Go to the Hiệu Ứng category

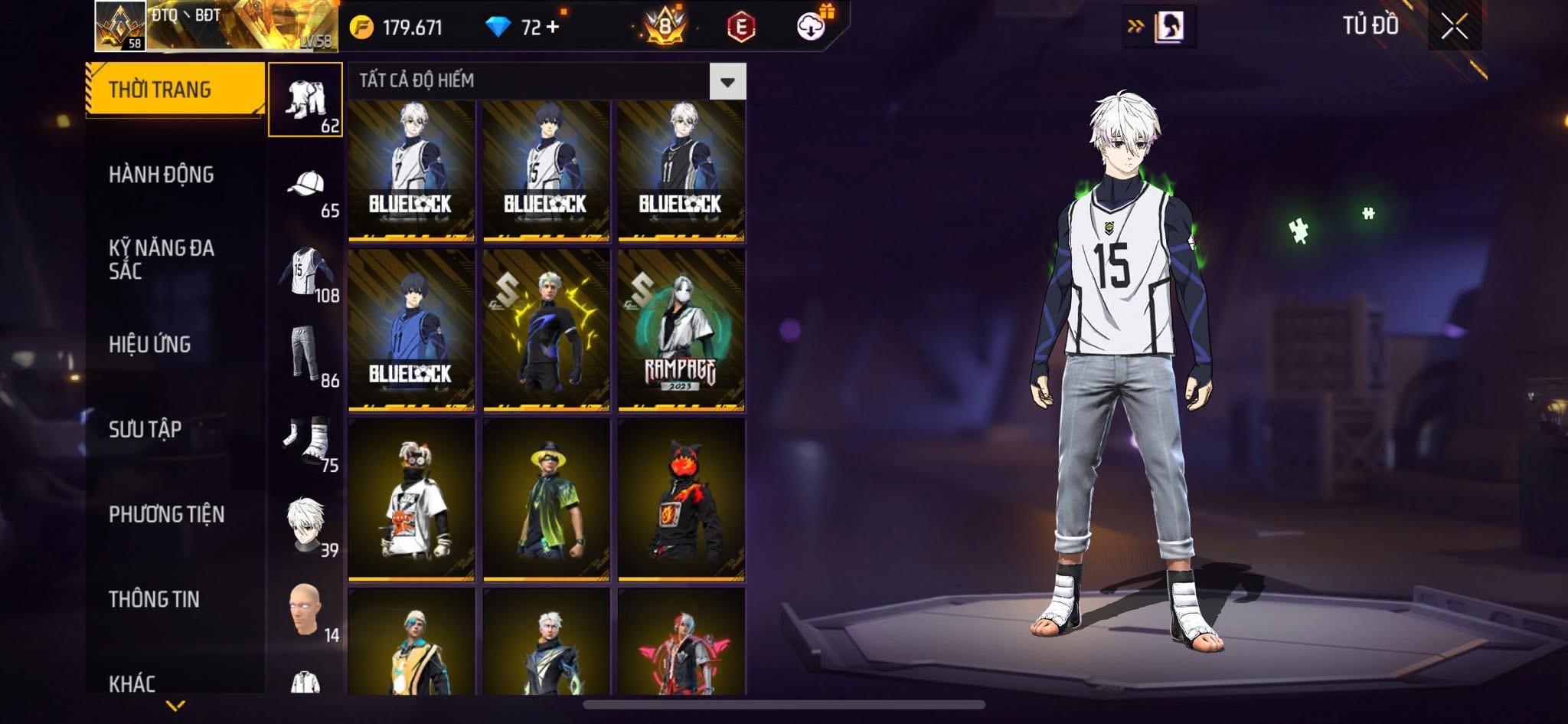[150, 345]
